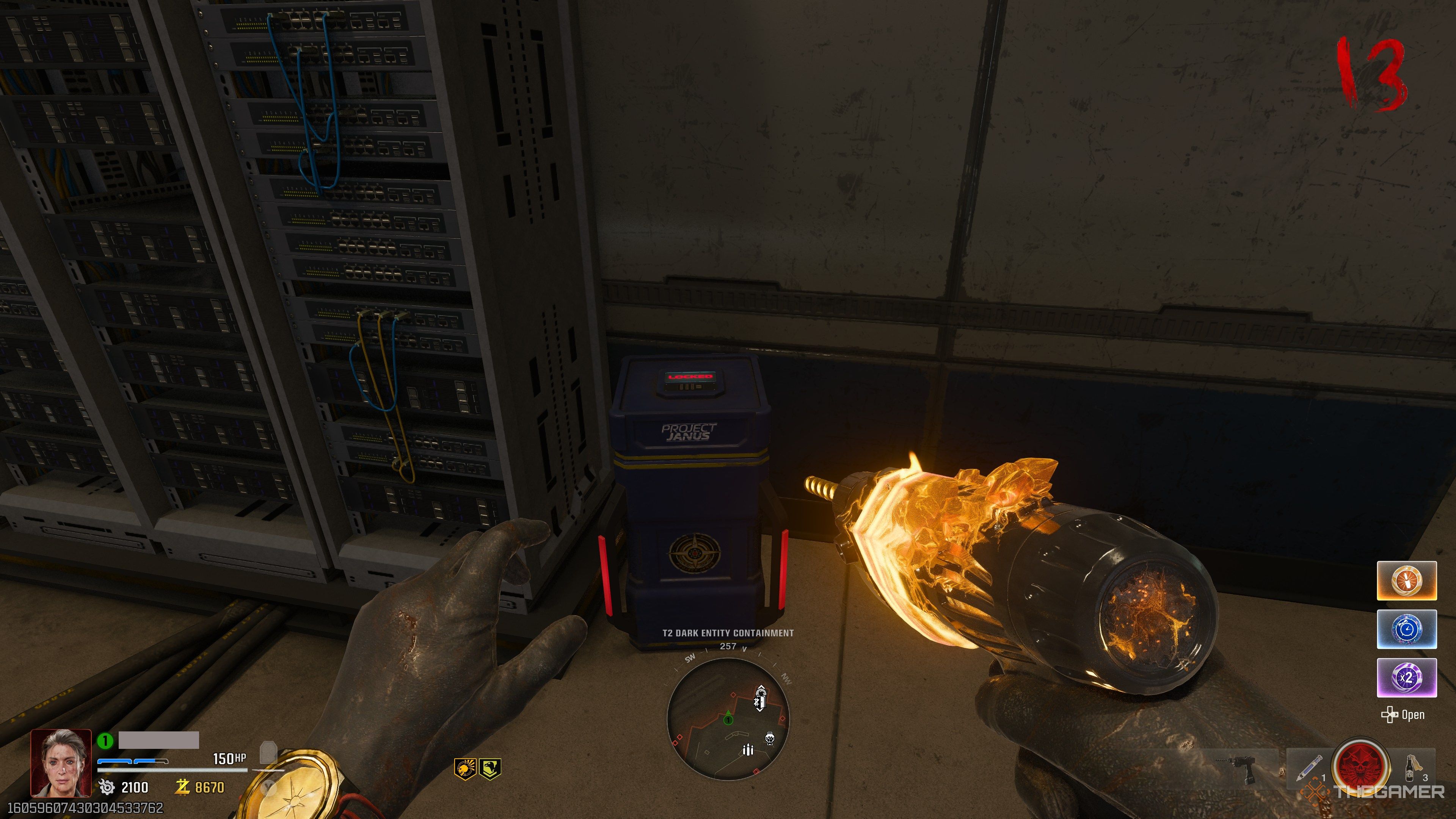Select the blue alarm clock gobblegum icon
Screen dimensions: 1456x819
pyautogui.click(x=1407, y=629)
